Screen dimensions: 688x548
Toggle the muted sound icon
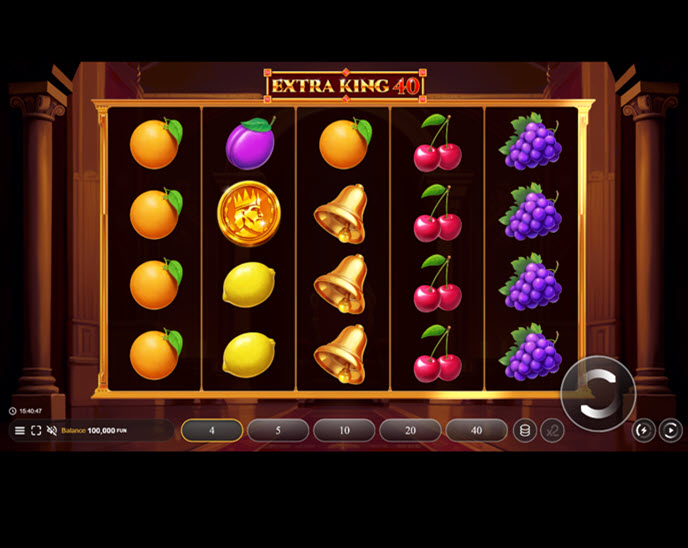tap(52, 430)
